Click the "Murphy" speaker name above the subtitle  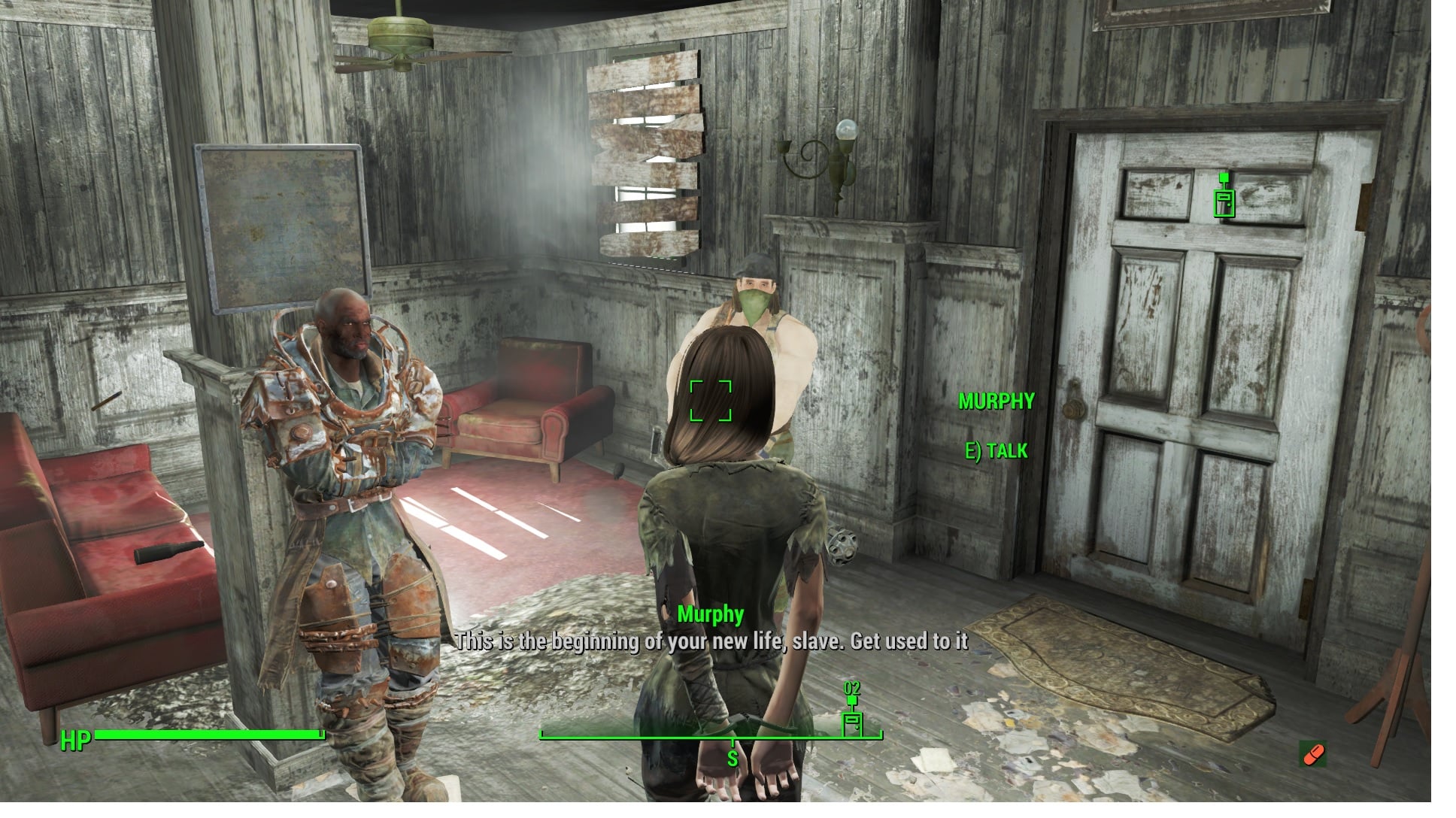[x=710, y=614]
